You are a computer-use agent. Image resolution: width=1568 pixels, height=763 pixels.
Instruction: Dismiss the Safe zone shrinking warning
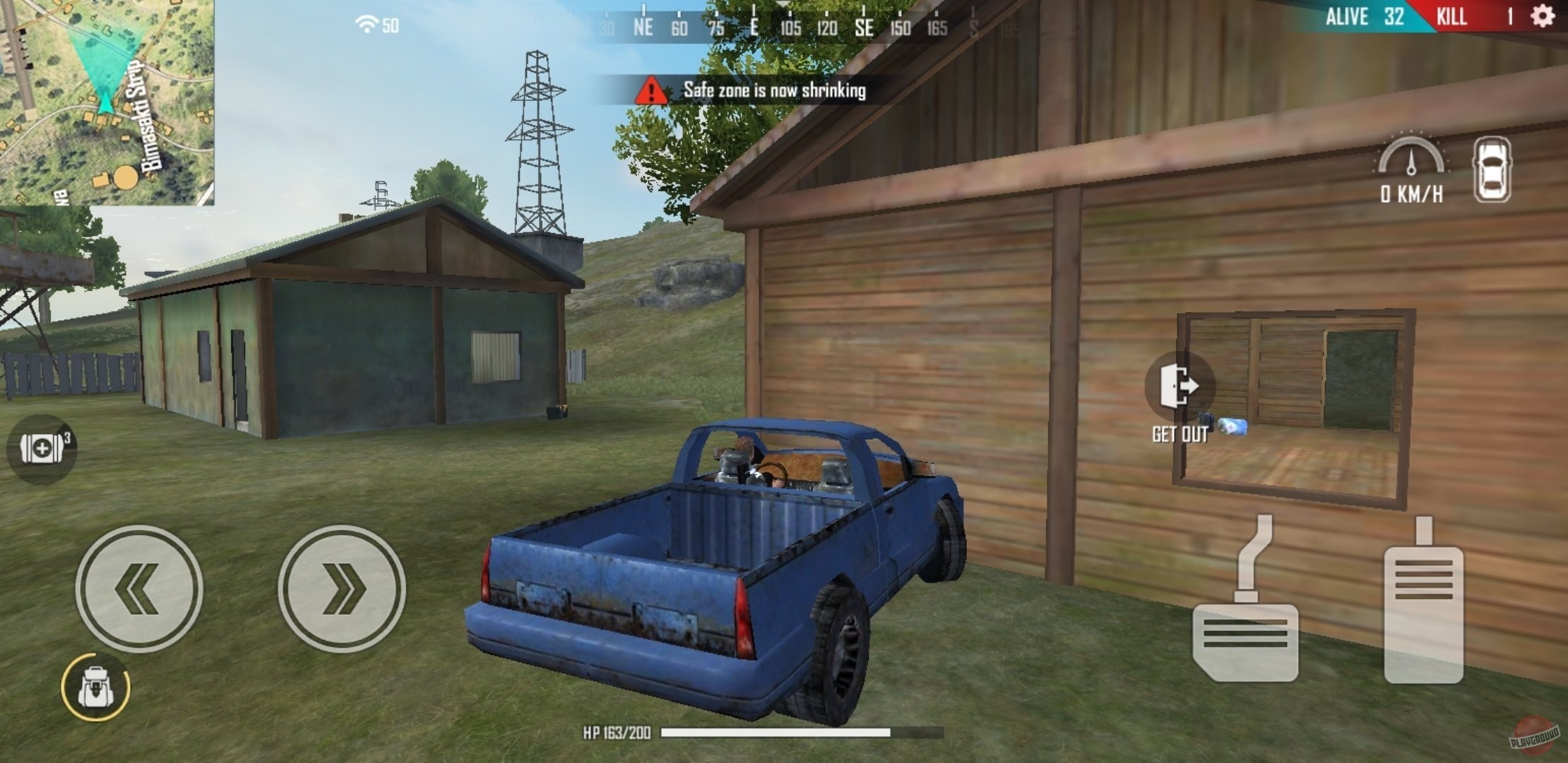(x=776, y=90)
